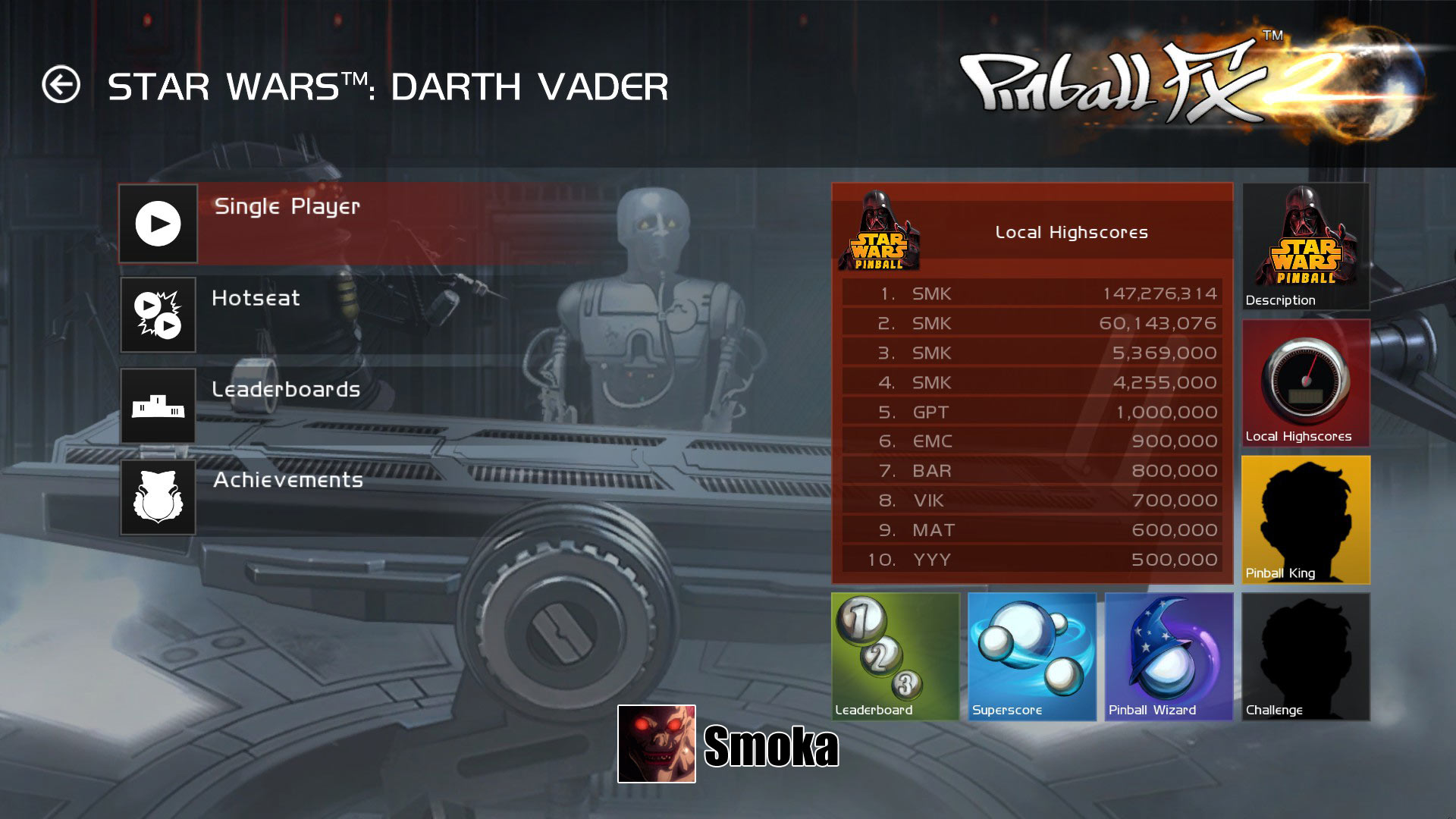Open the green Leaderboard tile
Image resolution: width=1456 pixels, height=819 pixels.
coord(896,656)
